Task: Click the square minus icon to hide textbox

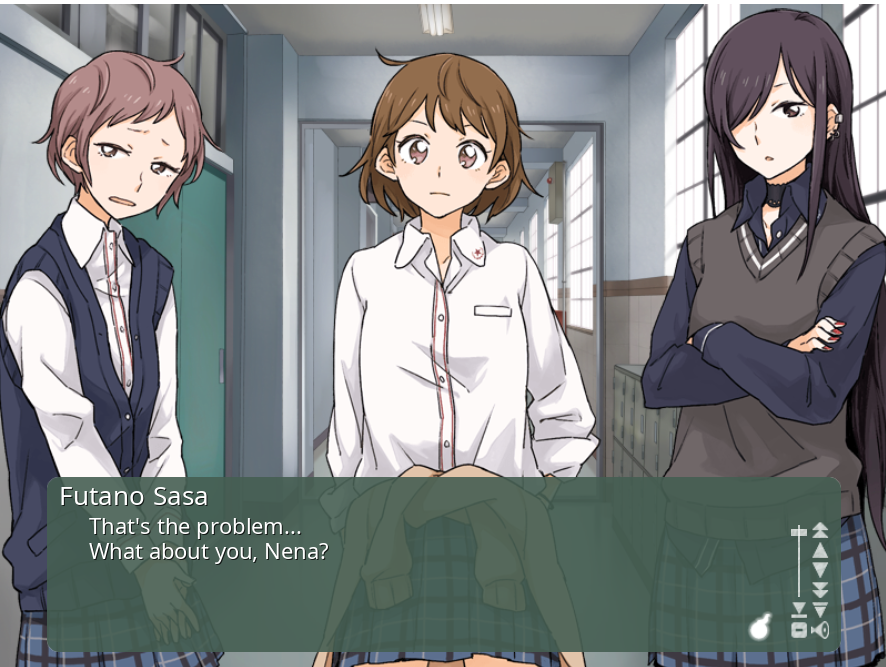Action: 799,629
